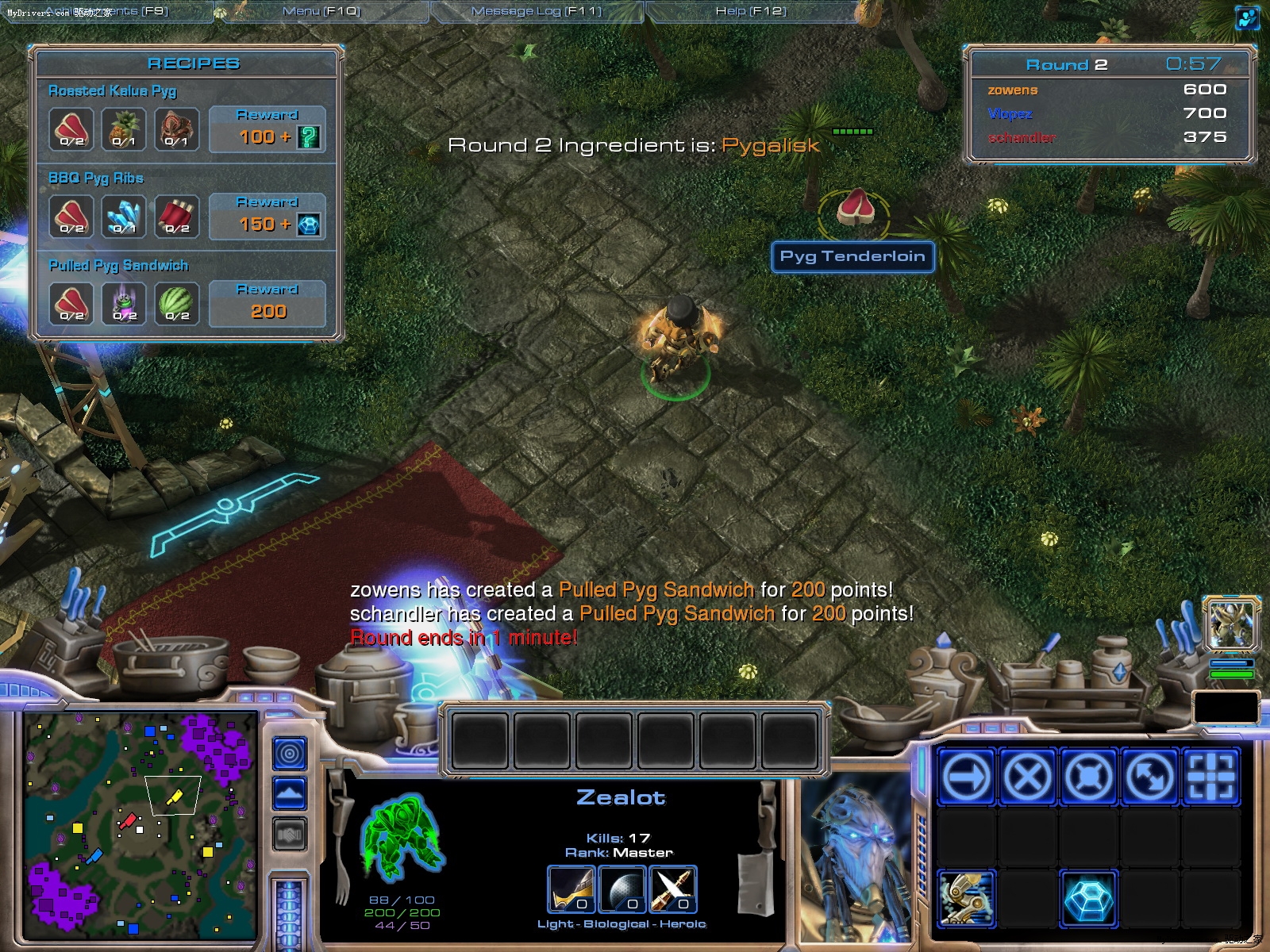1270x952 pixels.
Task: Choose the Patrol command
Action: tap(1149, 776)
